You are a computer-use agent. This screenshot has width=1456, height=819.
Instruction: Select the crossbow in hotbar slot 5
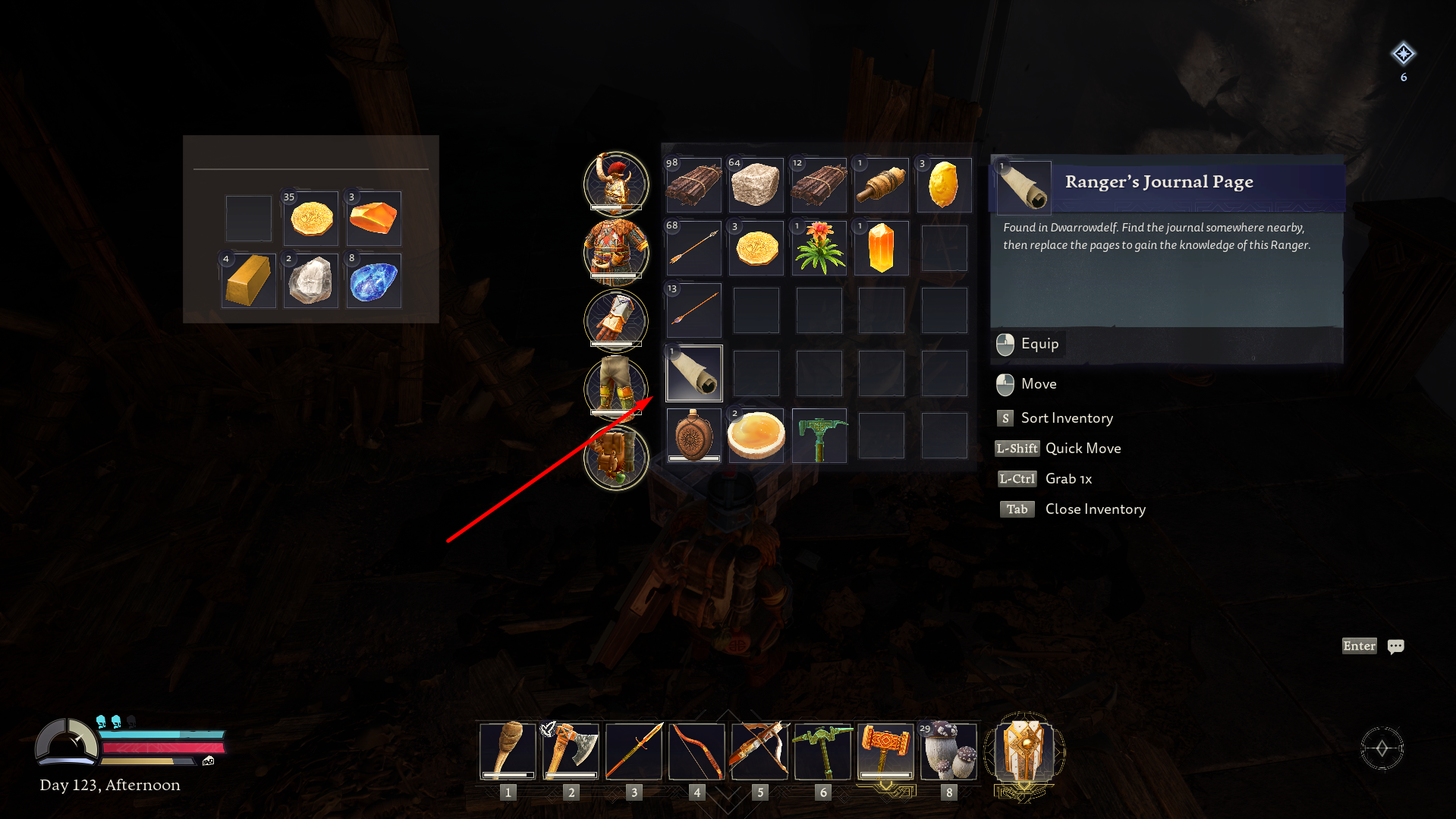[x=759, y=751]
